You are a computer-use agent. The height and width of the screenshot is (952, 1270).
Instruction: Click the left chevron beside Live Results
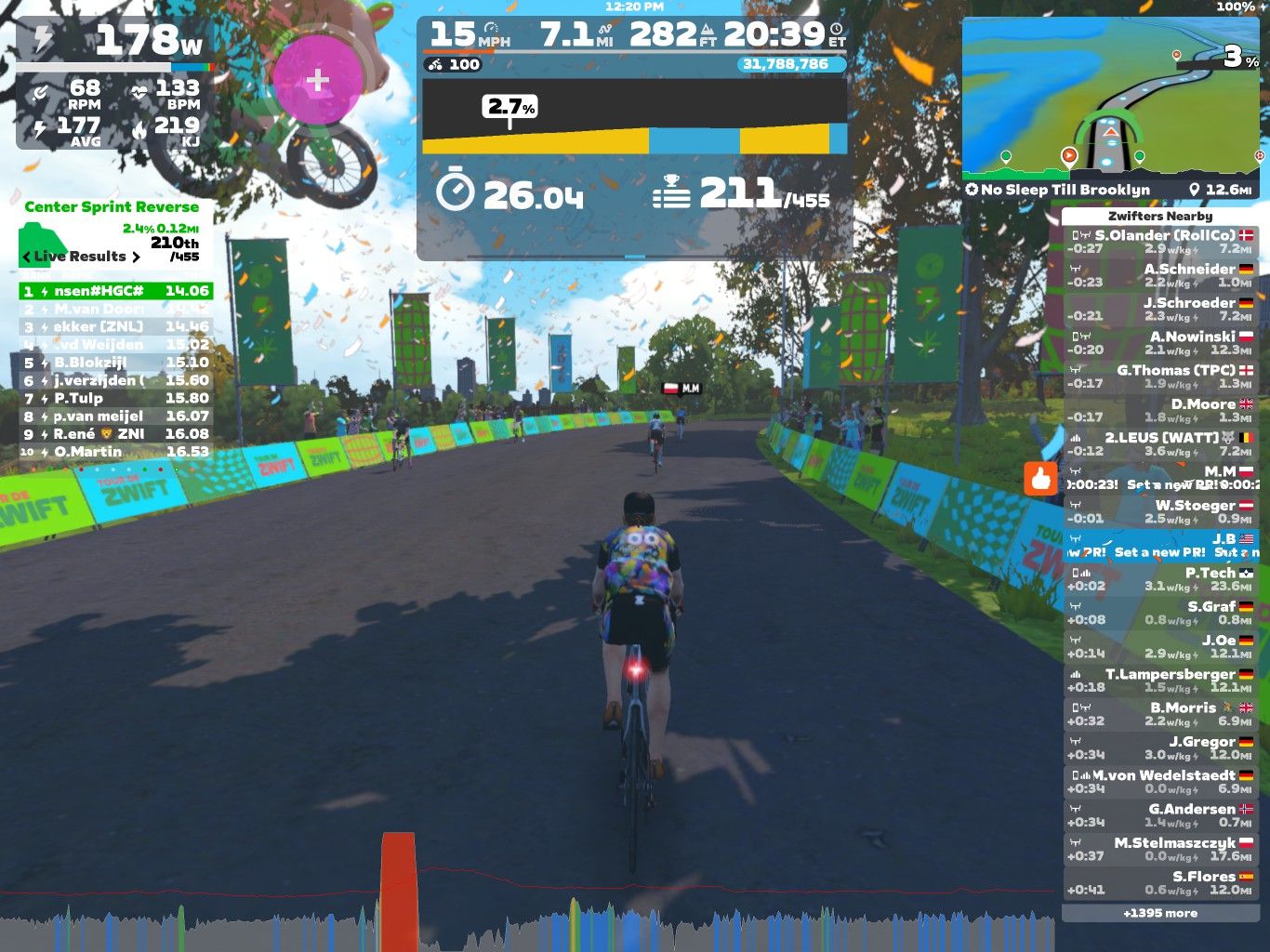click(25, 256)
